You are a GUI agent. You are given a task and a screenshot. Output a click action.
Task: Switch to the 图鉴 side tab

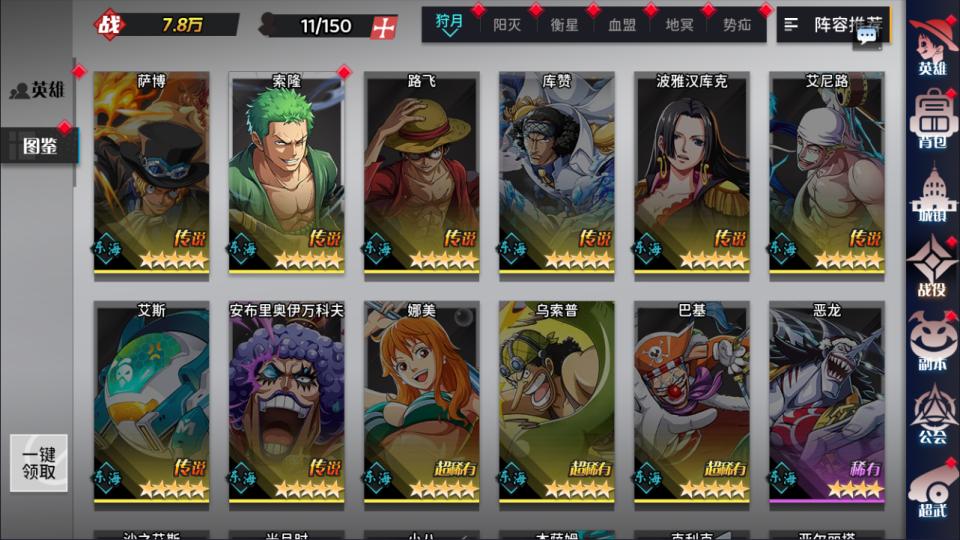38,147
